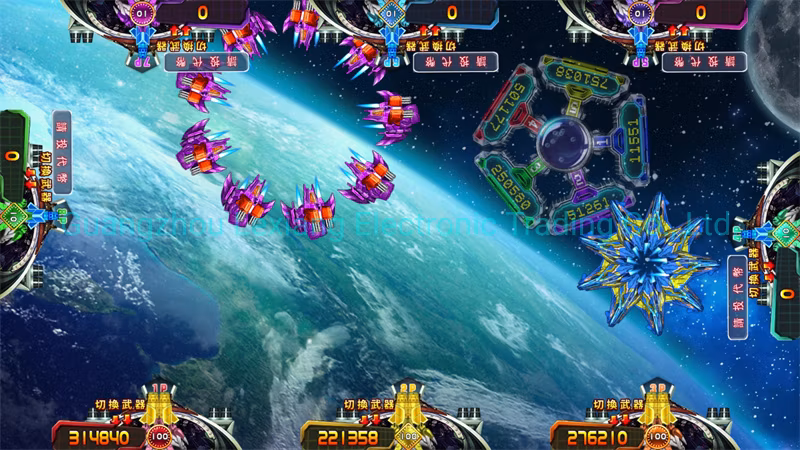Viewport: 800px width, 450px height.
Task: Tap player 3P's 切換武器 switch weapon label
Action: 619,404
